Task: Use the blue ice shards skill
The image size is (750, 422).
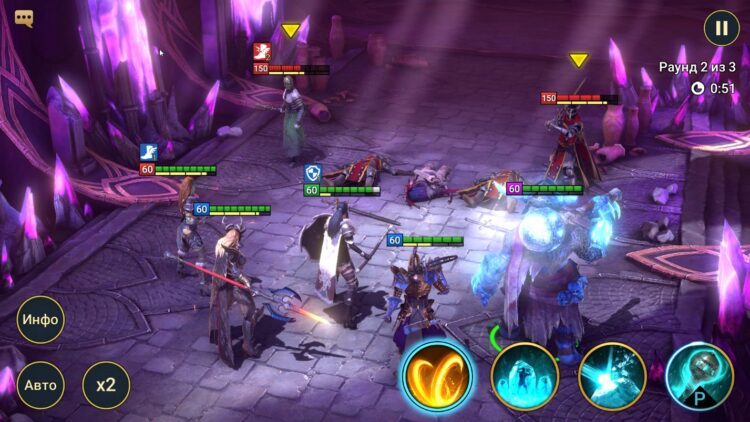Action: (x=524, y=376)
